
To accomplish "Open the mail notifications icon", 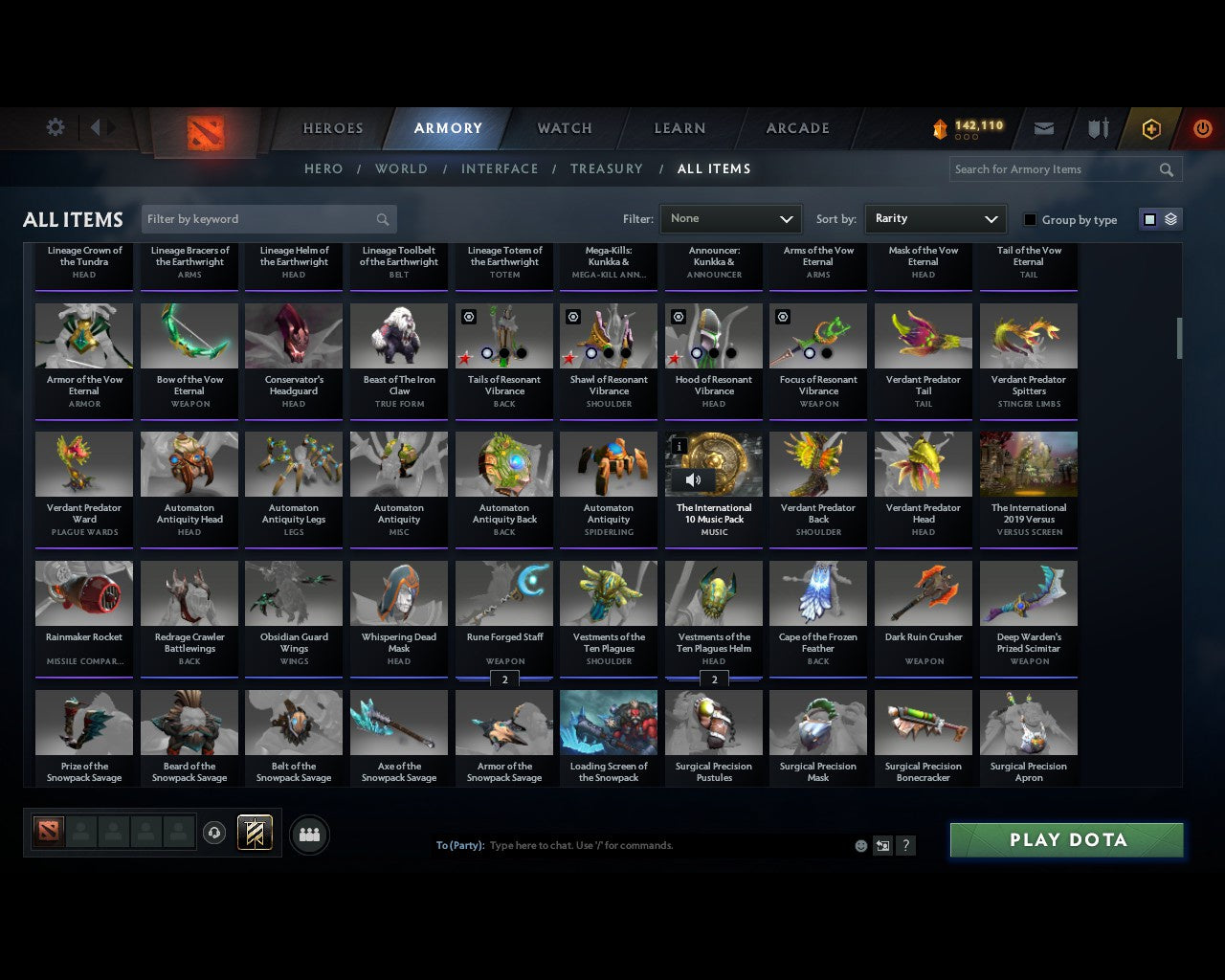I will tap(1043, 128).
